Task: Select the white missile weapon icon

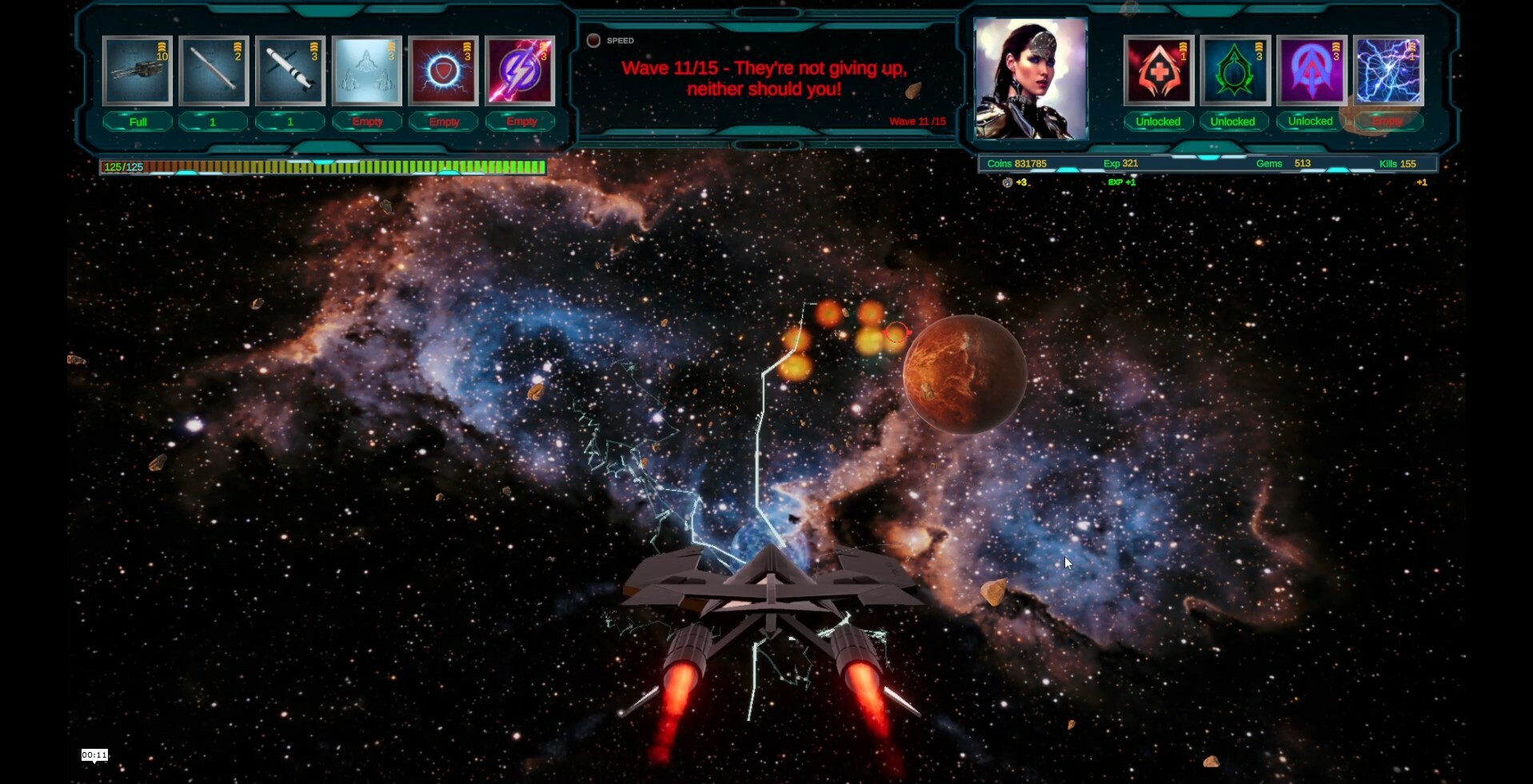Action: tap(214, 70)
